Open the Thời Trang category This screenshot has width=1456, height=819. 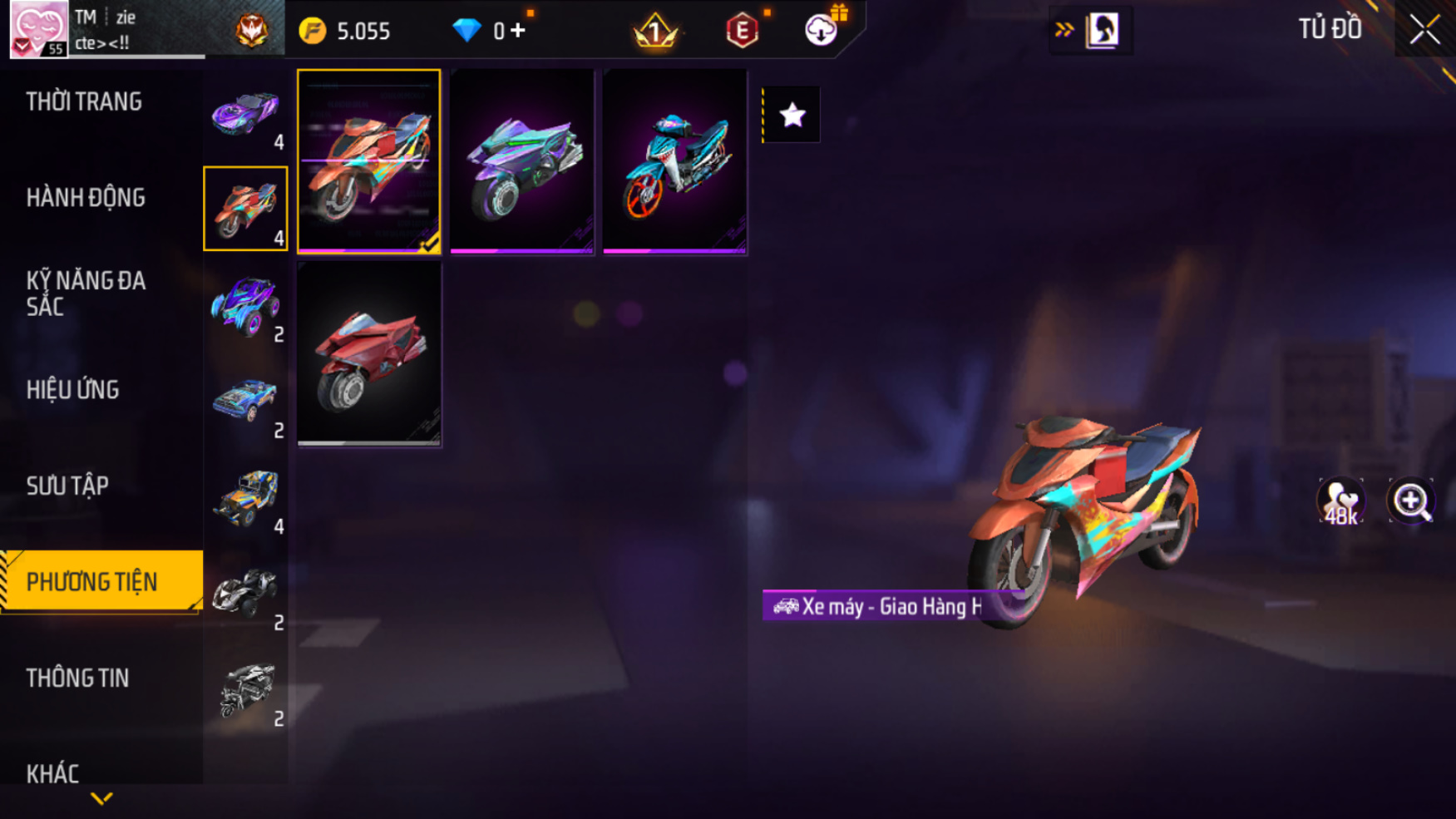click(x=84, y=102)
